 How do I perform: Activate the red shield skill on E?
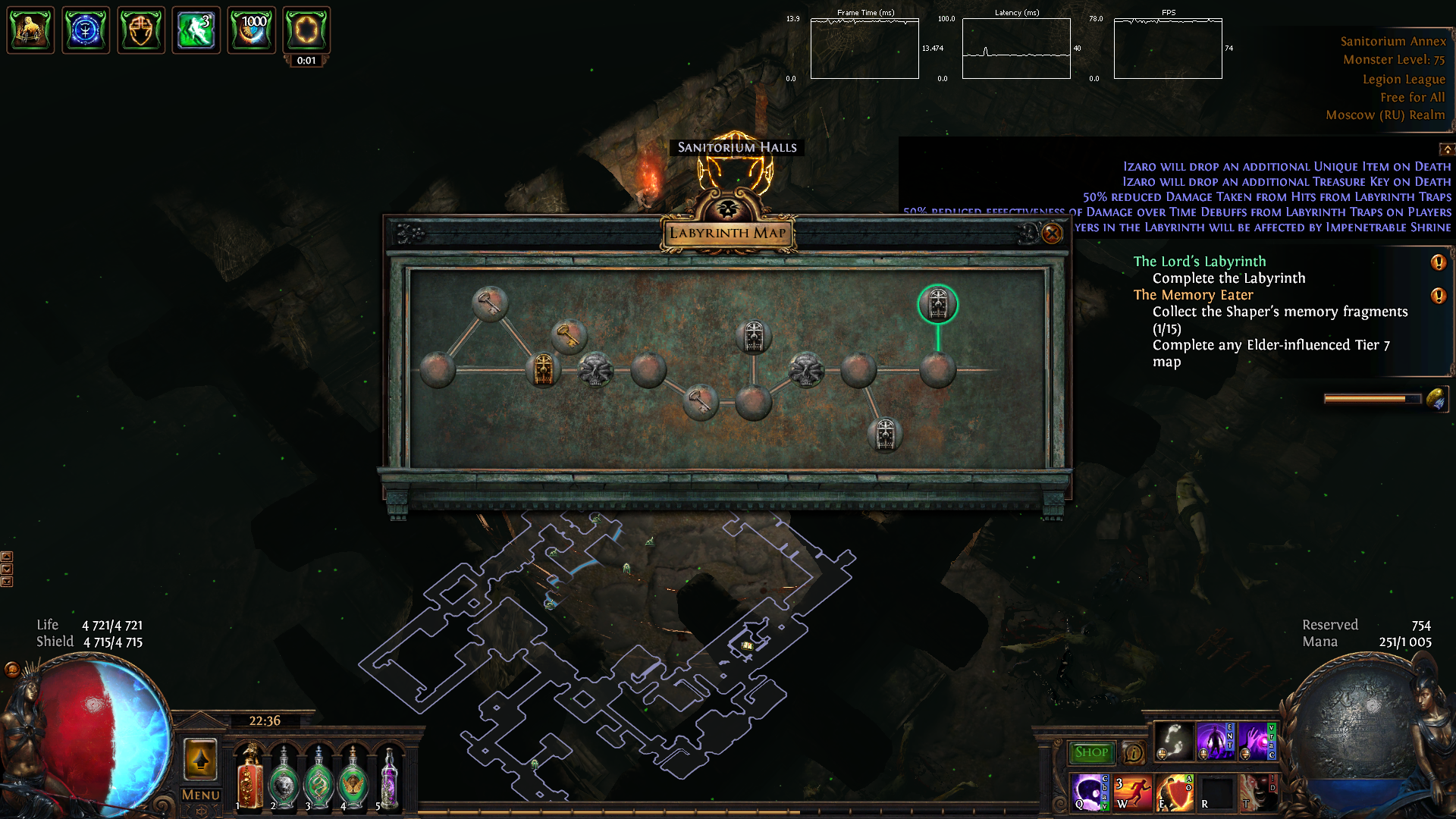click(x=1175, y=792)
